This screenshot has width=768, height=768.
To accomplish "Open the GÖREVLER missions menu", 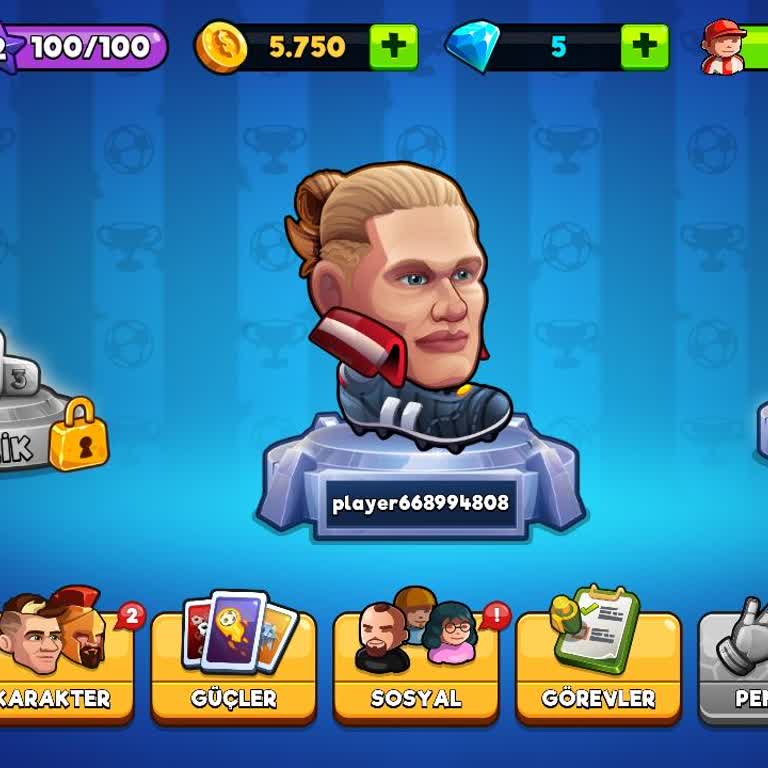I will [x=598, y=665].
